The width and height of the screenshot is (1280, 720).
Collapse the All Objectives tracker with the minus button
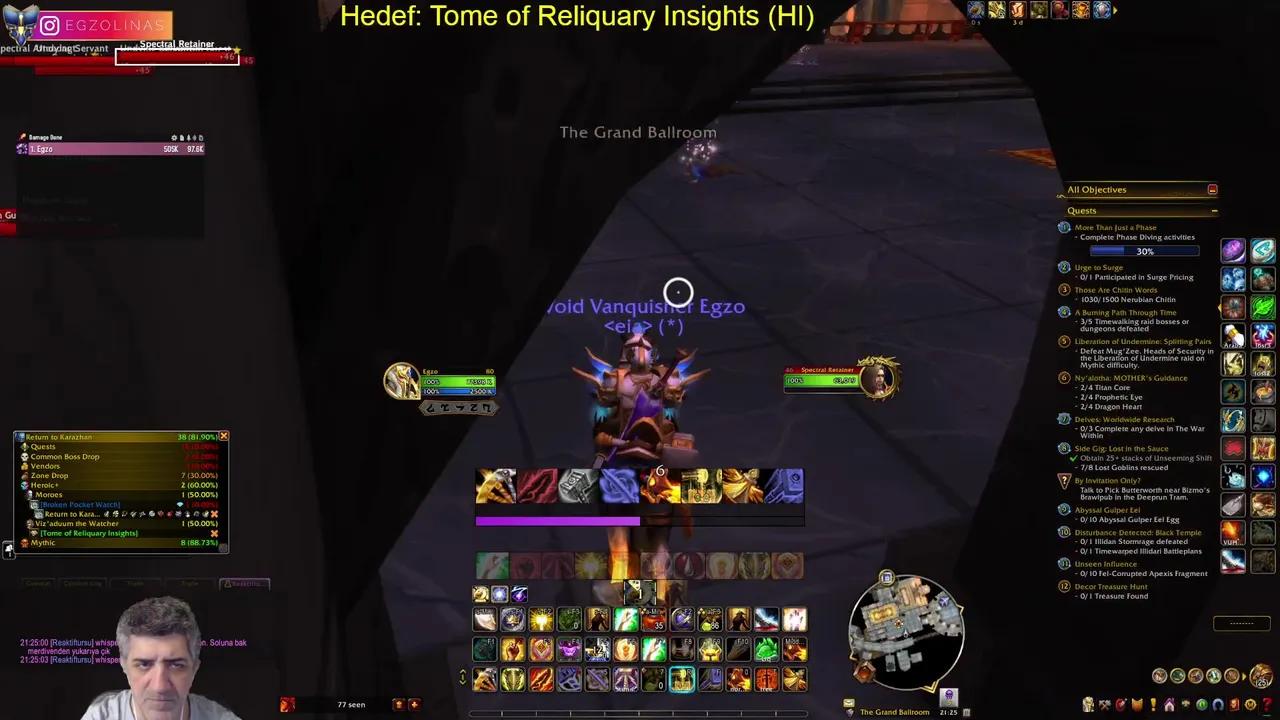[x=1213, y=189]
